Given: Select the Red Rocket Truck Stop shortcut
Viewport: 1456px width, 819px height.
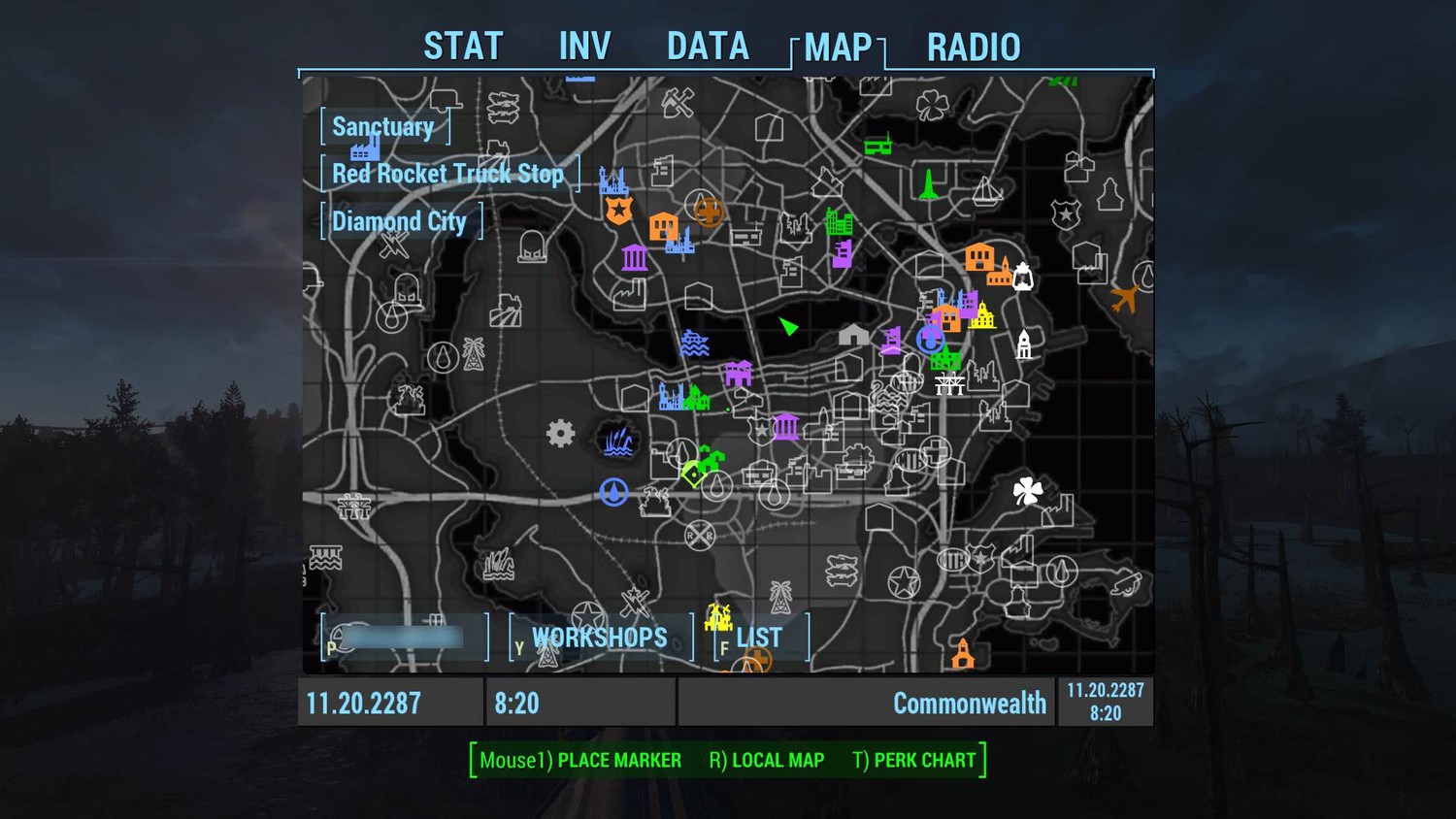Looking at the screenshot, I should coord(448,174).
